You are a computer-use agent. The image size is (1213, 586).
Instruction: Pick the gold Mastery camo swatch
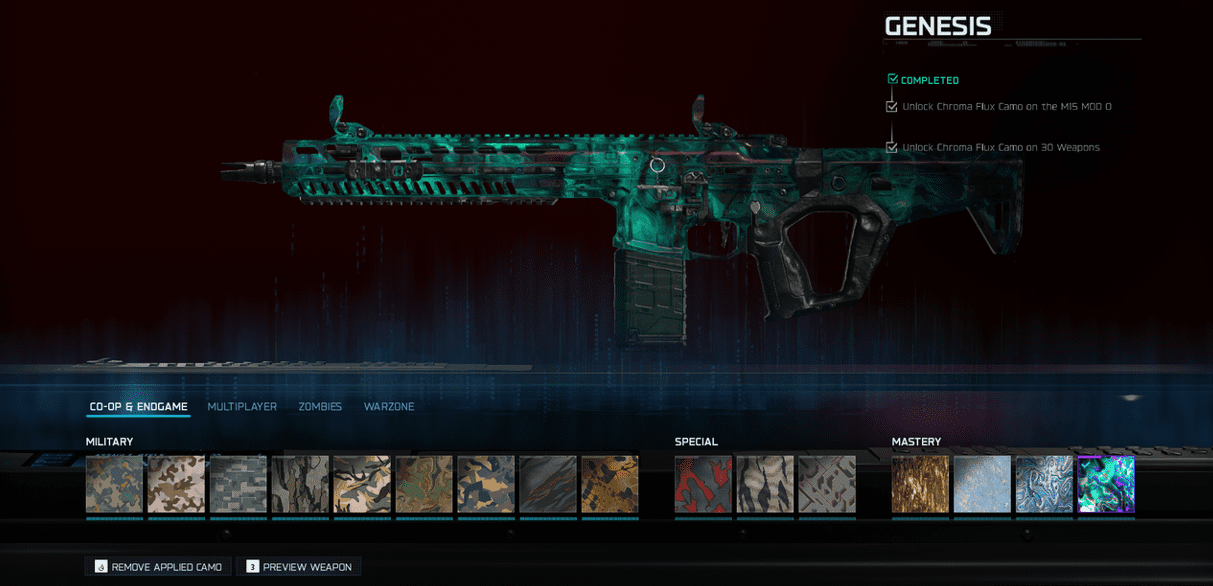[x=921, y=485]
